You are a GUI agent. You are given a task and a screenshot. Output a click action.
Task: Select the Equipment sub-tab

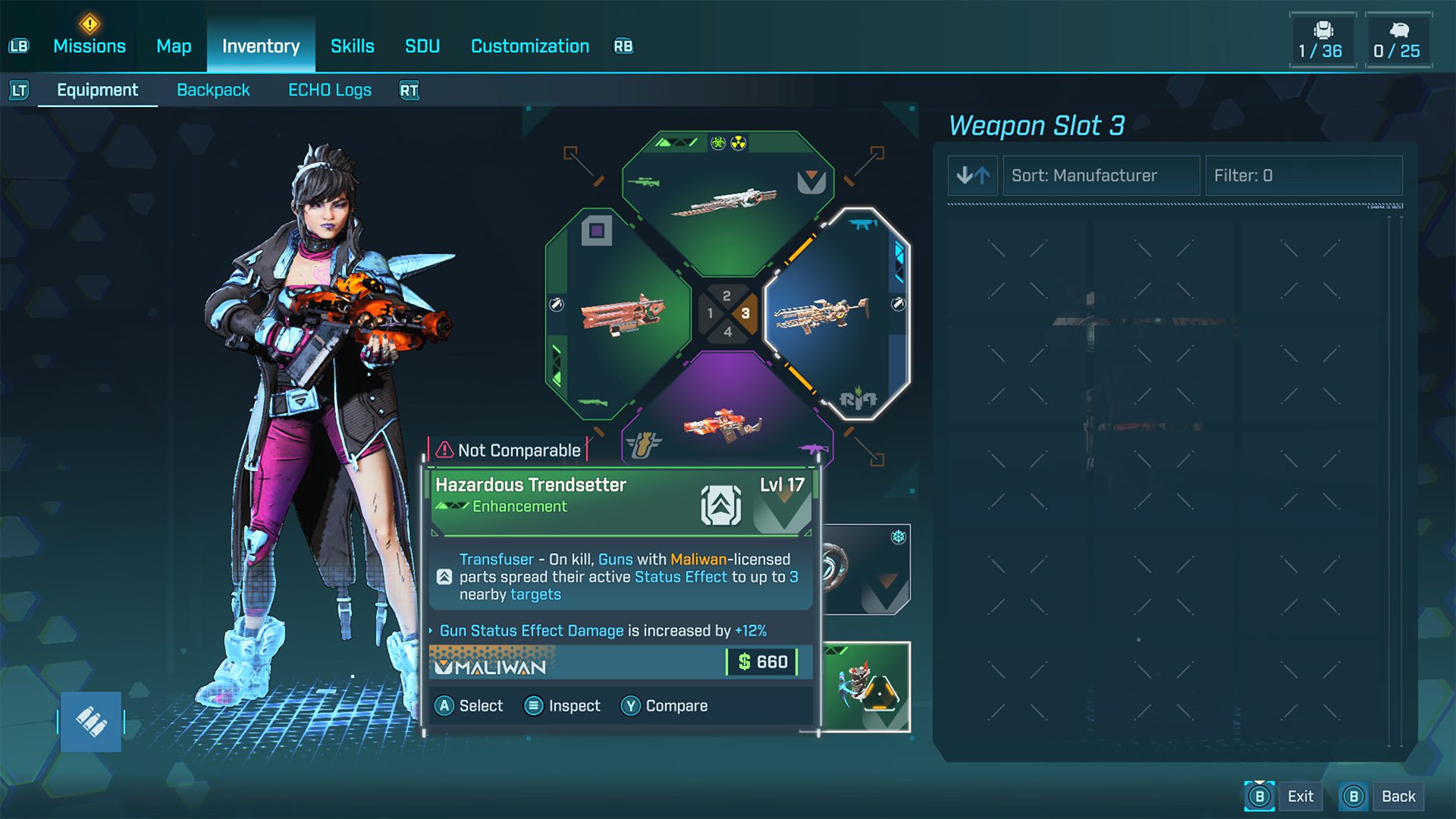[x=97, y=90]
